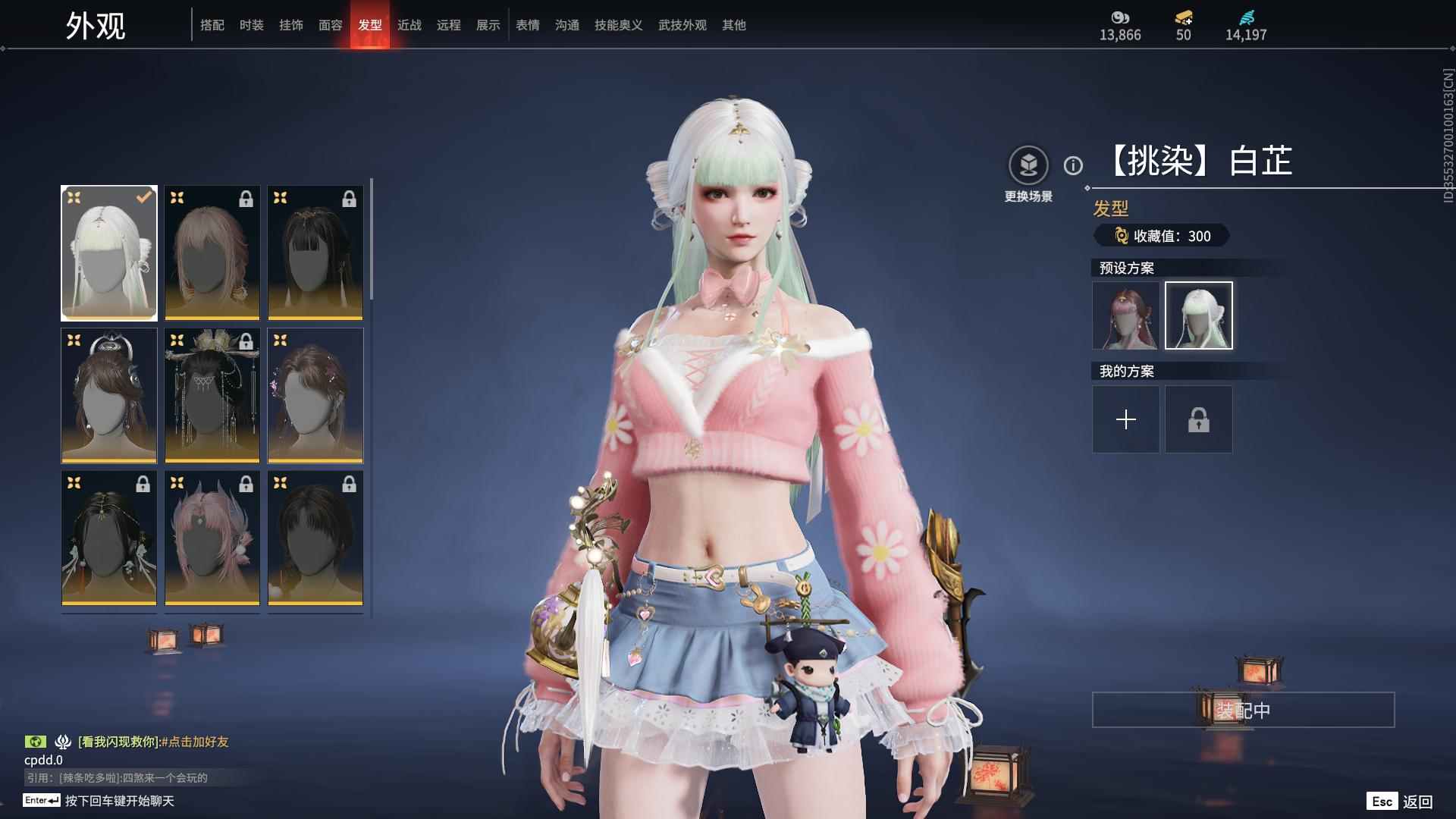Open the 近战 weapon tab
The image size is (1456, 819).
coord(409,25)
